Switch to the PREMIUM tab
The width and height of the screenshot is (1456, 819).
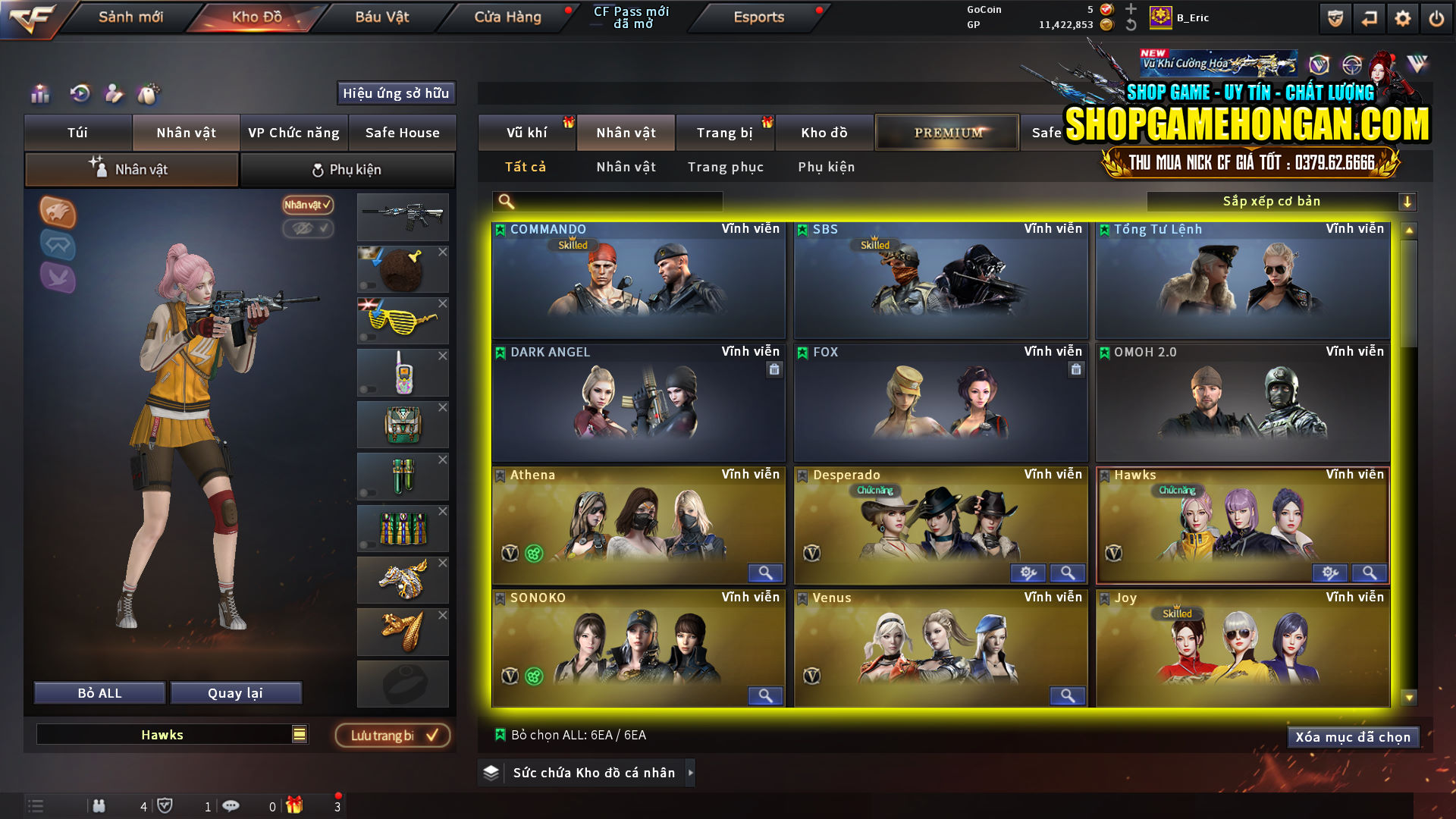point(946,132)
